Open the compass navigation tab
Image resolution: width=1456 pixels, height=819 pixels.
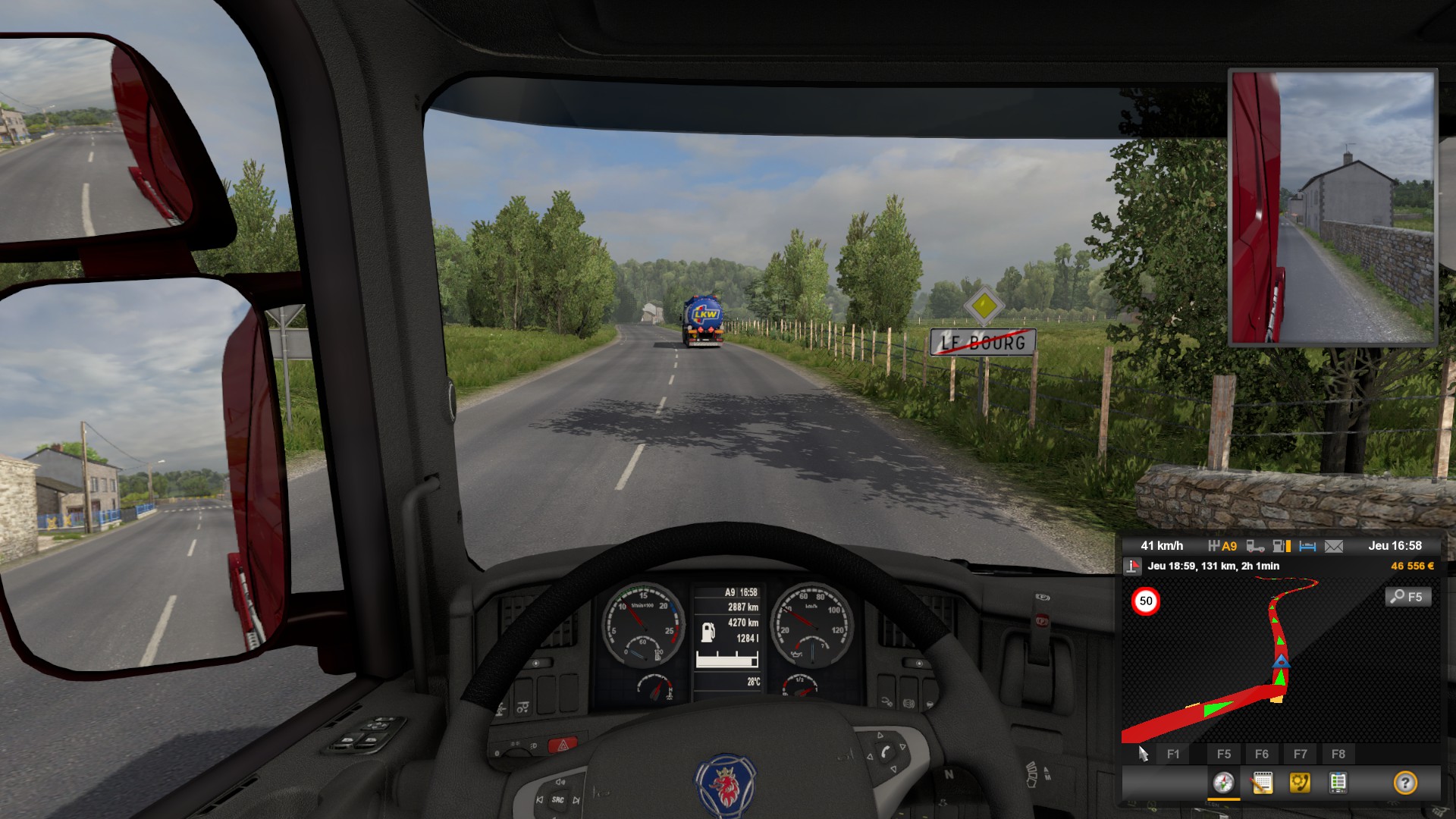(1223, 783)
